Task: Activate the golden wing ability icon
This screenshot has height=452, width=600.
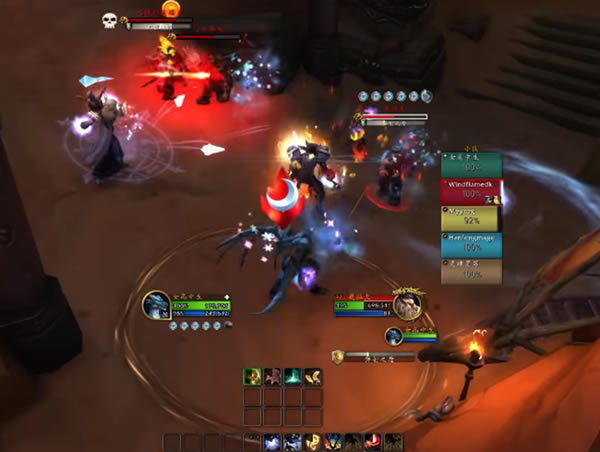Action: [x=313, y=376]
